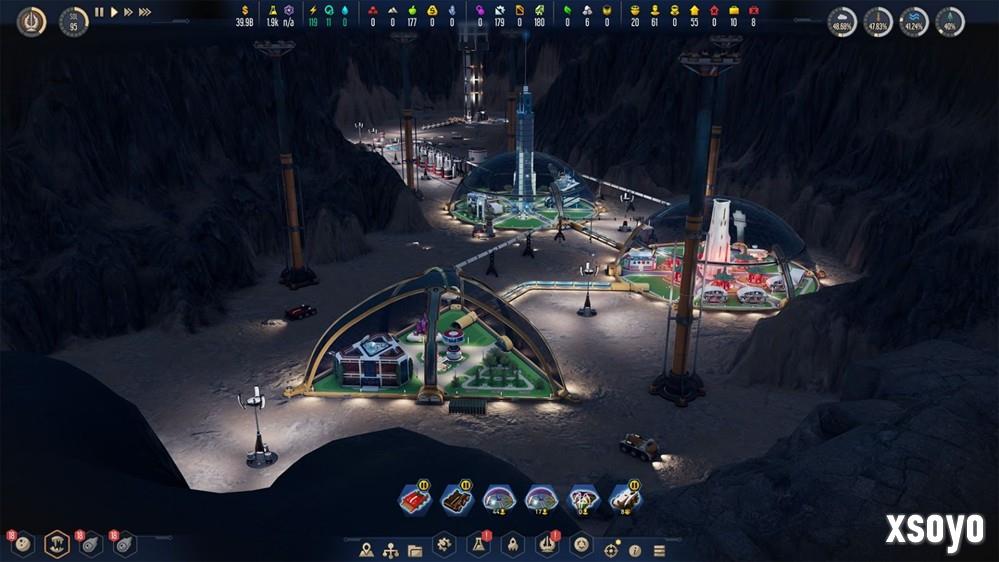999x562 pixels.
Task: Click the target crosshair button on bottom bar
Action: point(611,549)
